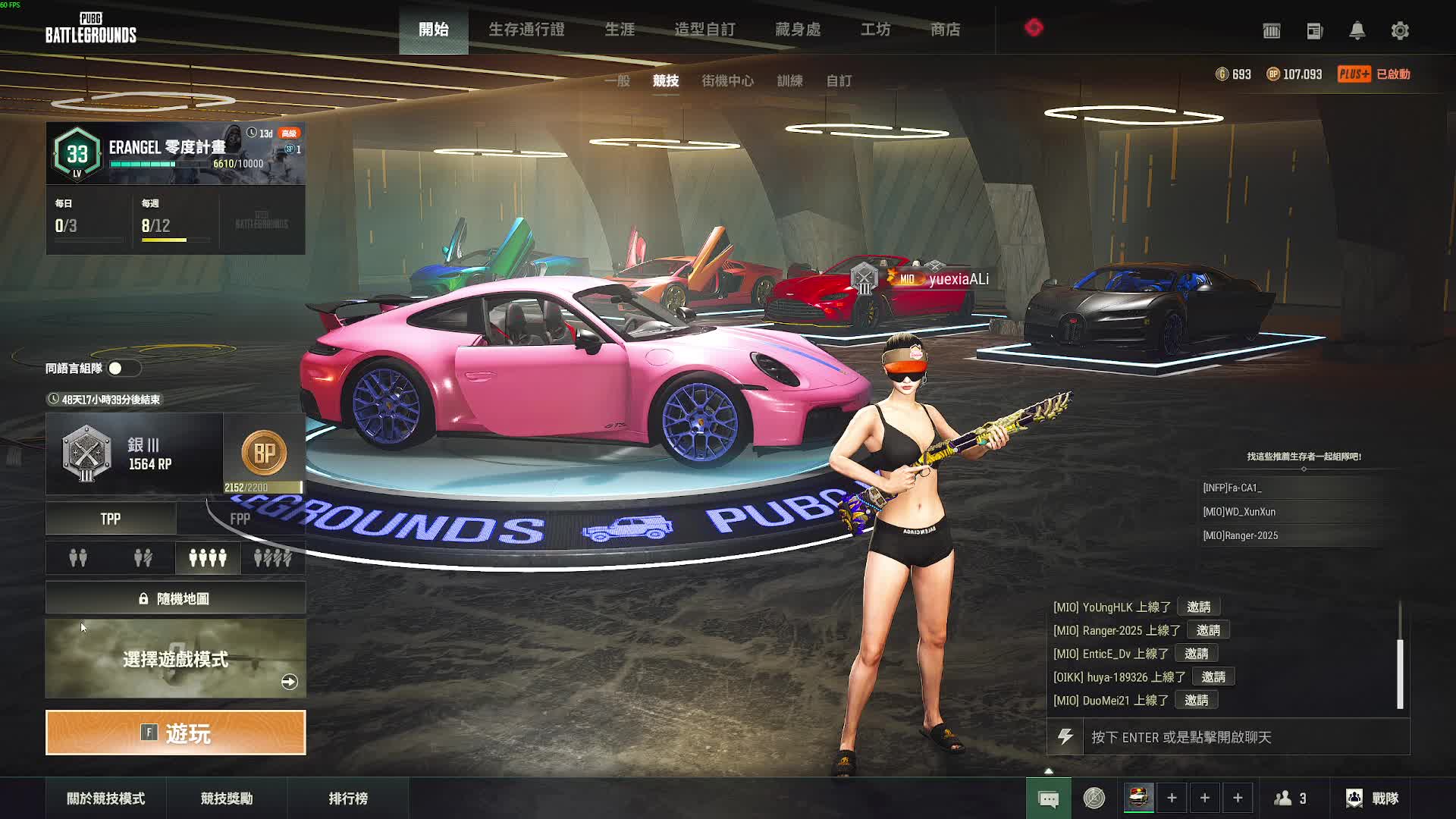View 競技獎勵 ranked rewards

[227, 799]
